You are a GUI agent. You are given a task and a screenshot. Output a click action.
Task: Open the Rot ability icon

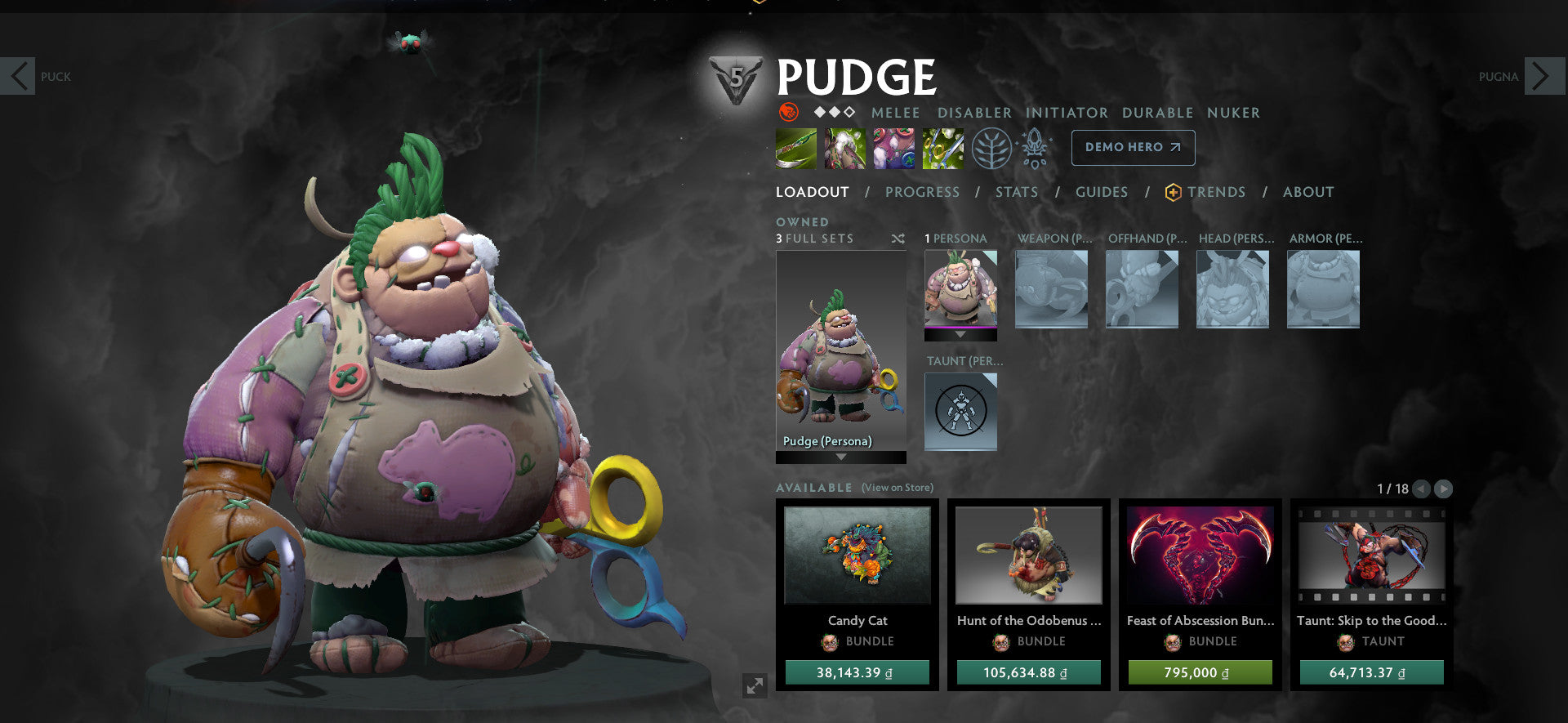coord(845,148)
